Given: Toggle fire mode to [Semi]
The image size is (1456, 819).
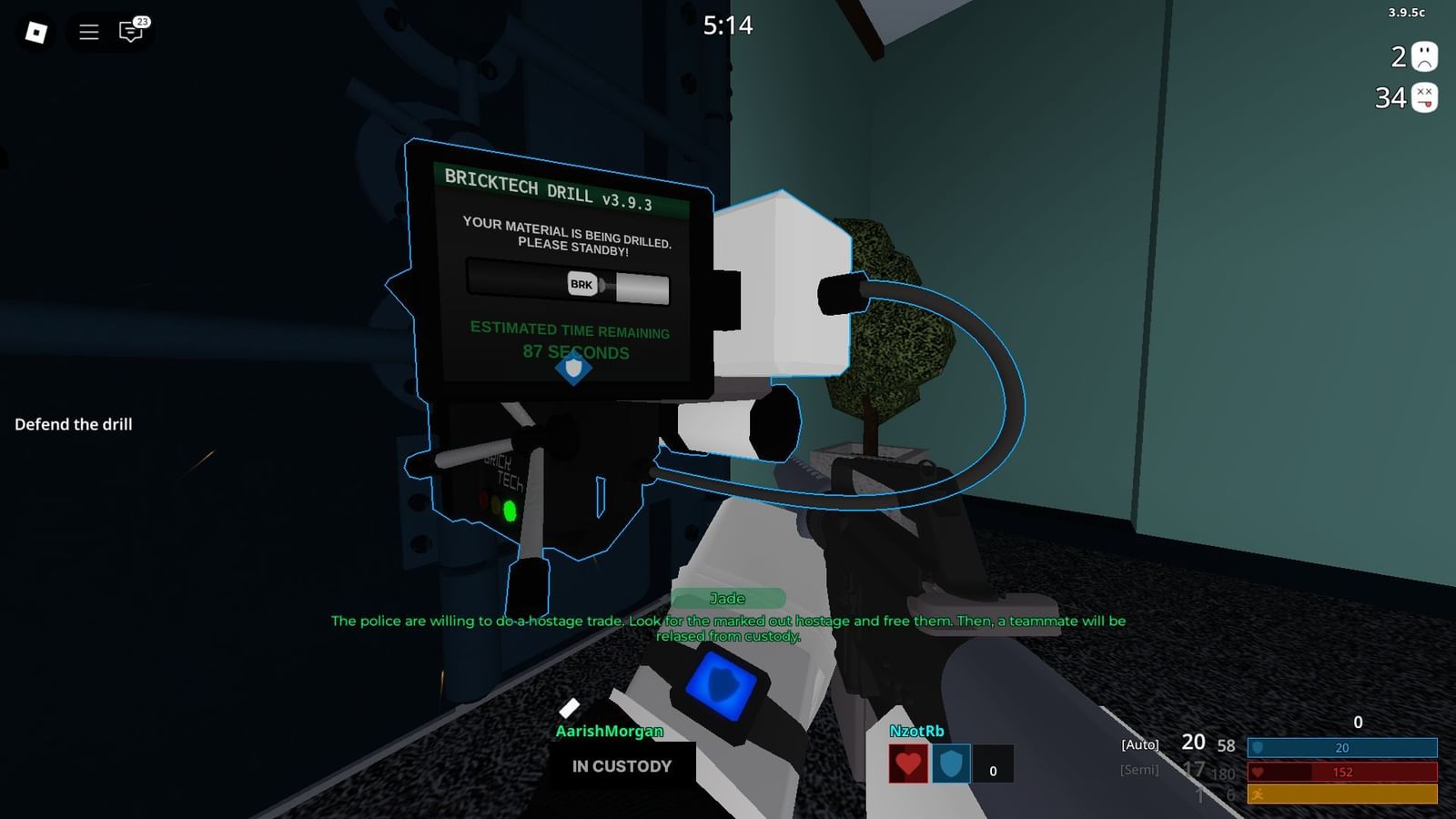Looking at the screenshot, I should click(1140, 770).
